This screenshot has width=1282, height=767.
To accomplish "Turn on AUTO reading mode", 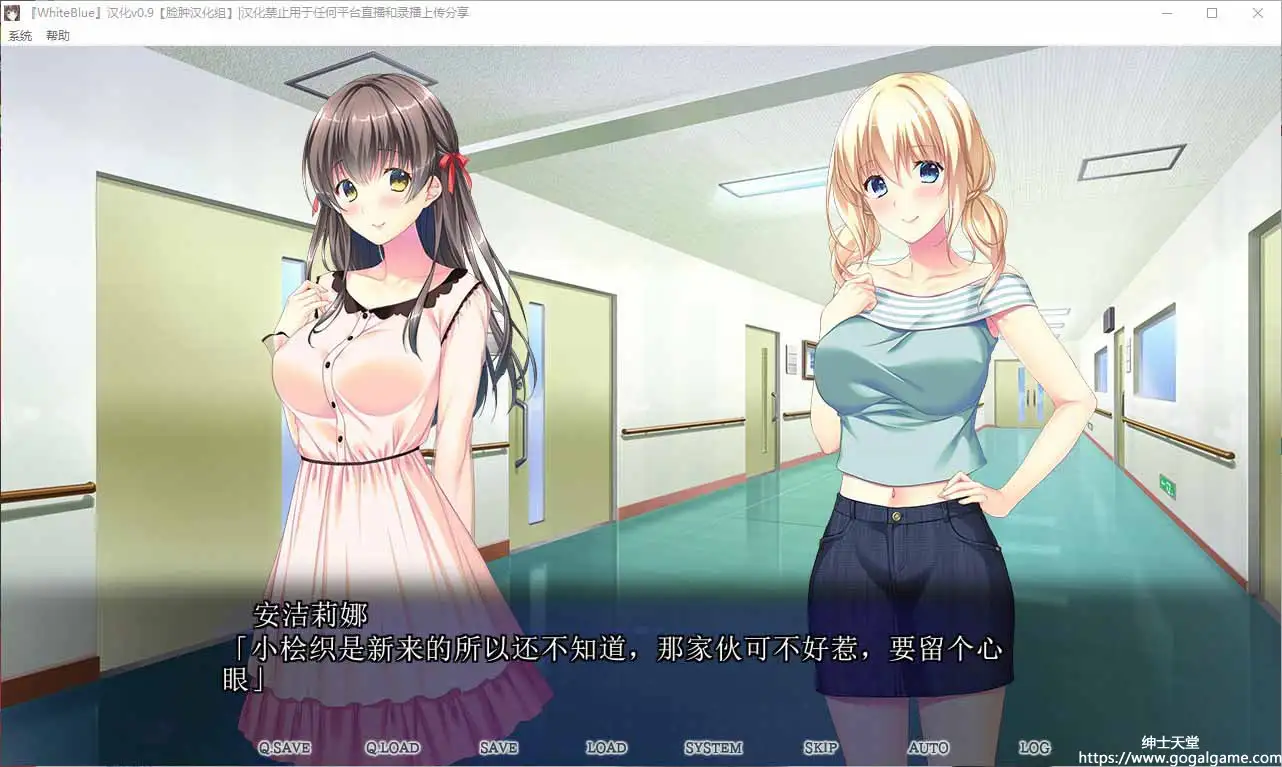I will [927, 747].
